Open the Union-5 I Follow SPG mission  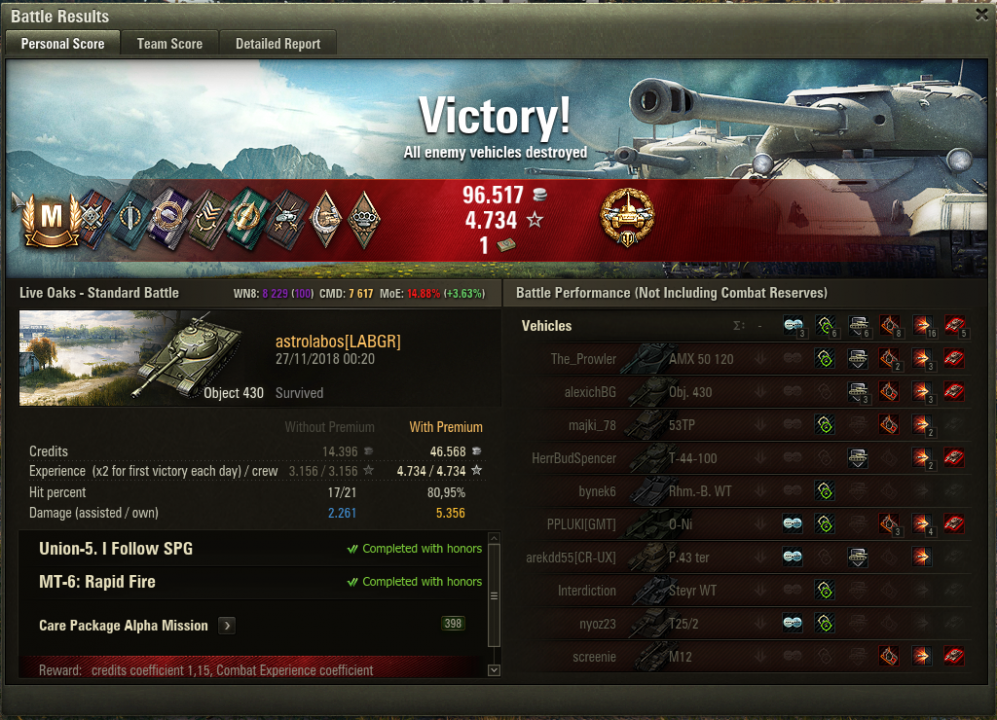pyautogui.click(x=116, y=549)
